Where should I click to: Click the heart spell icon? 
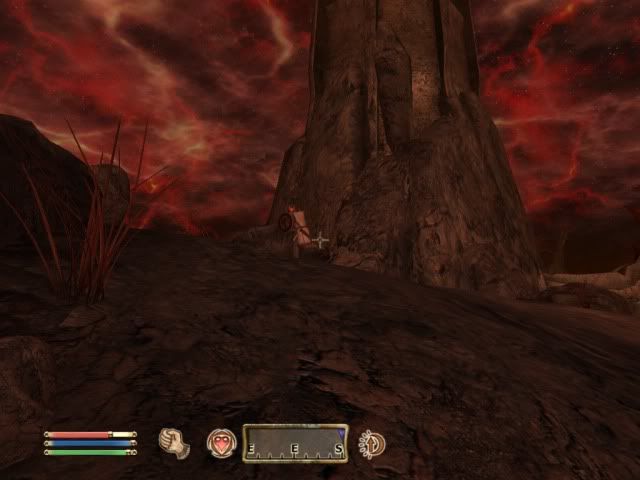(x=220, y=443)
